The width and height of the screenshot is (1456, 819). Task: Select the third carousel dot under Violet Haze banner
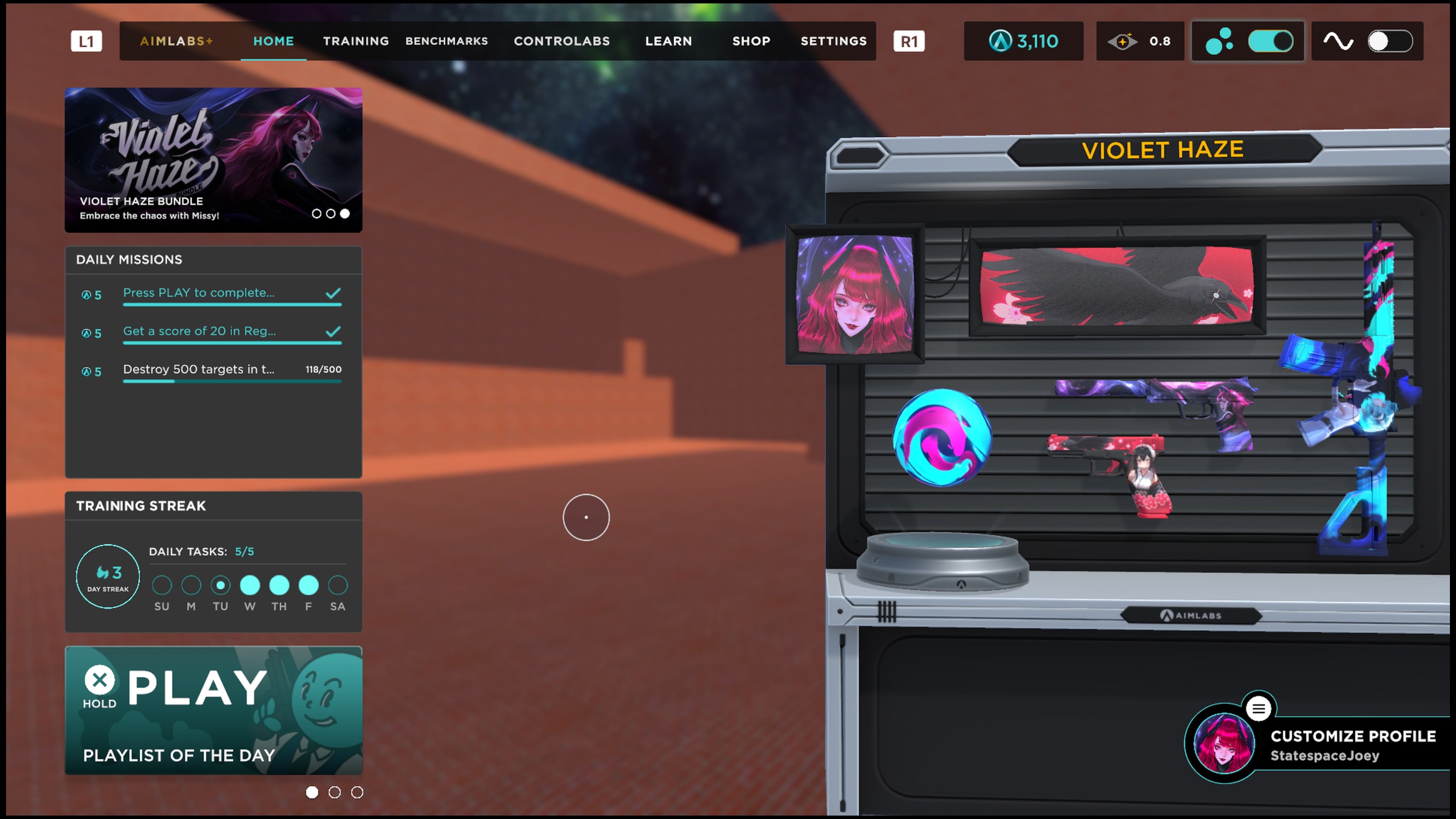345,213
